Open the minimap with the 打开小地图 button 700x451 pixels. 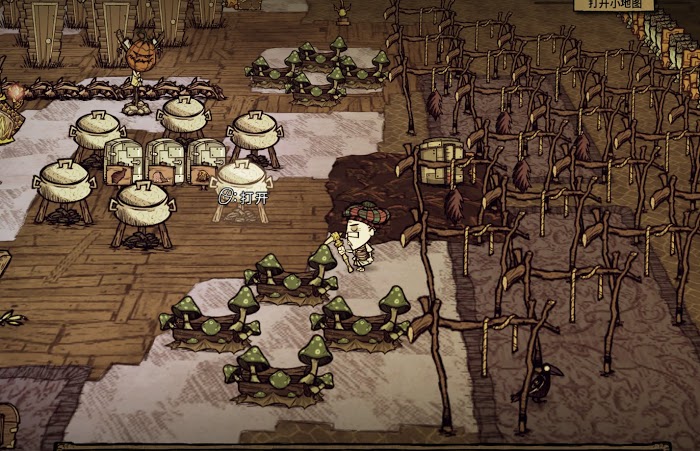pyautogui.click(x=614, y=5)
